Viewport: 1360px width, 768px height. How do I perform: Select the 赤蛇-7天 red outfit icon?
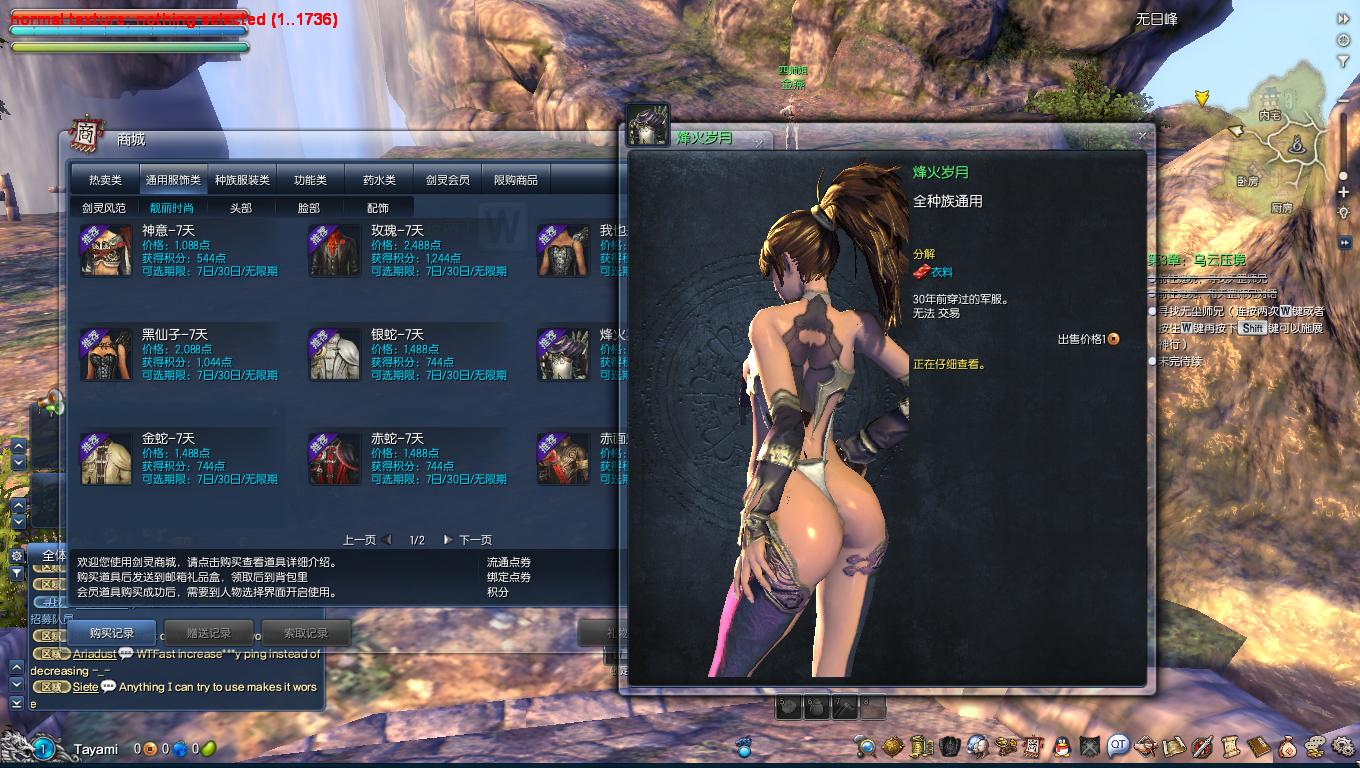pos(334,458)
